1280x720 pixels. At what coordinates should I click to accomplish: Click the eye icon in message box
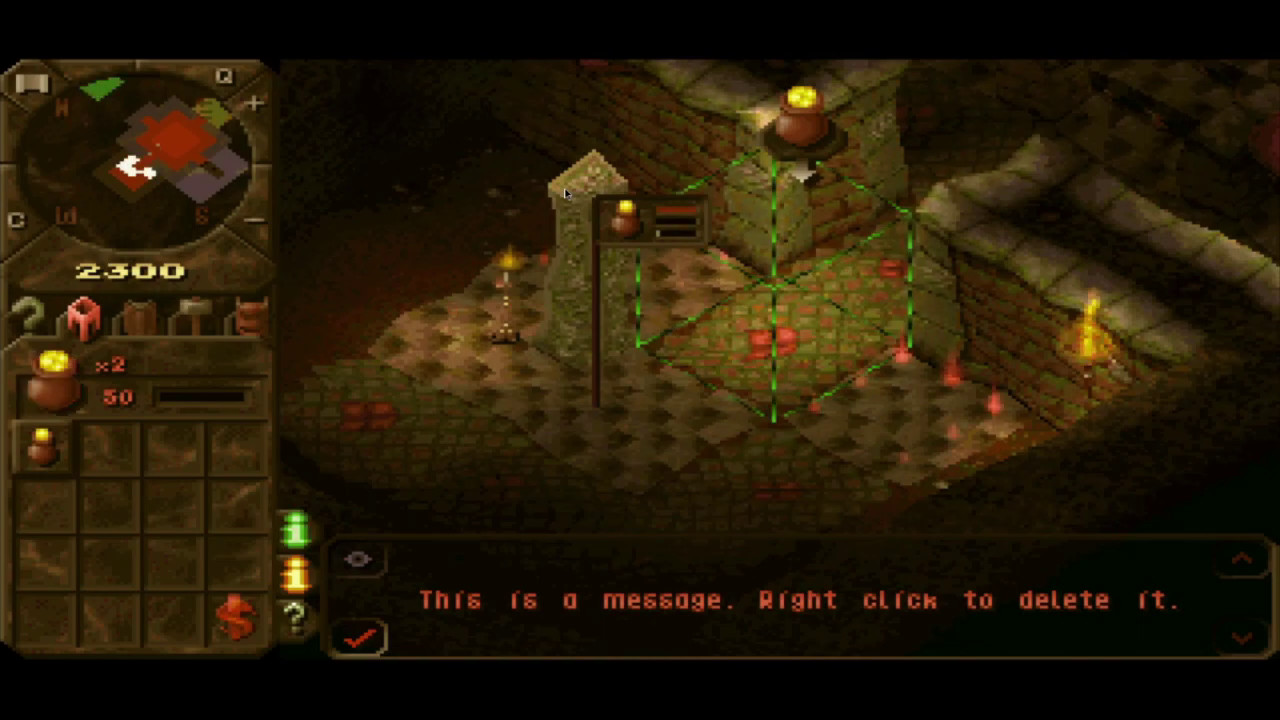pyautogui.click(x=358, y=560)
